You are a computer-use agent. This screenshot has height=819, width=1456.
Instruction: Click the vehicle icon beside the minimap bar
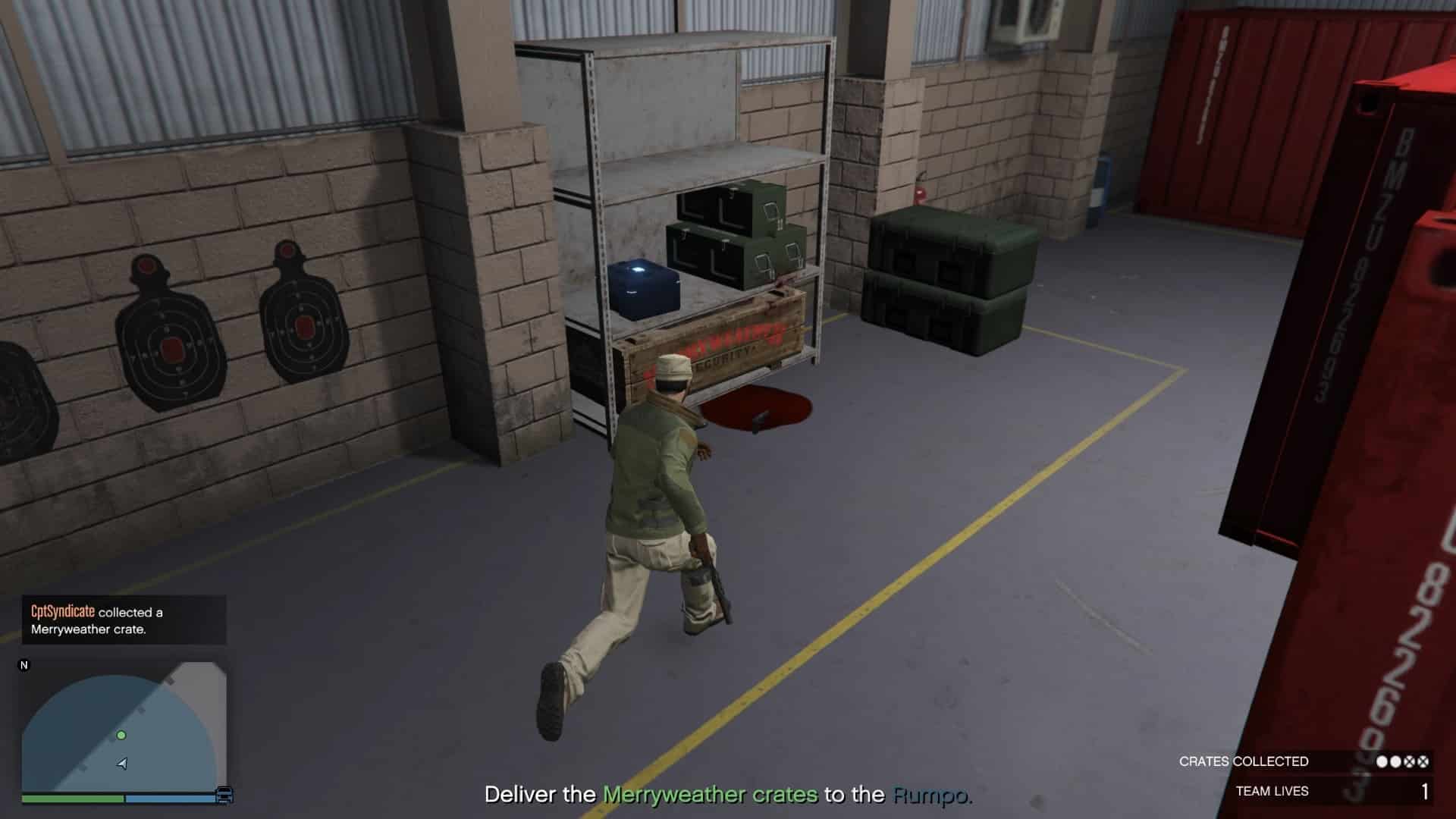click(x=224, y=795)
